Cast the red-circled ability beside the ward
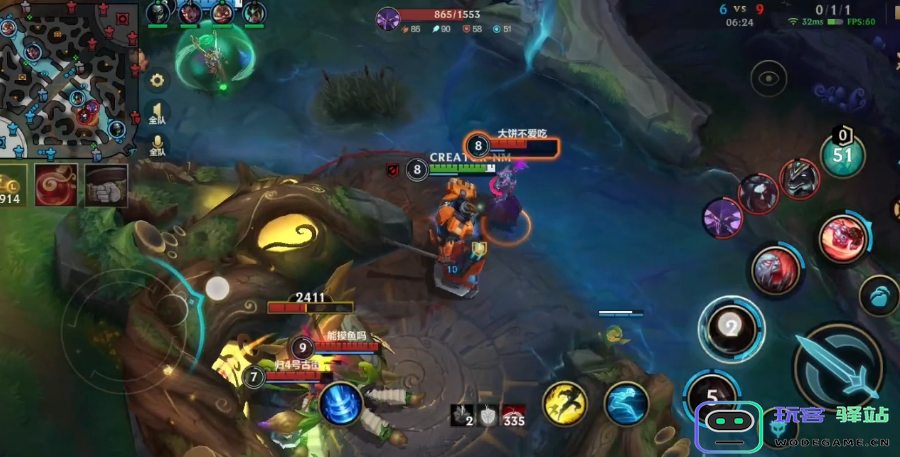Viewport: 900px width, 457px height. [844, 238]
